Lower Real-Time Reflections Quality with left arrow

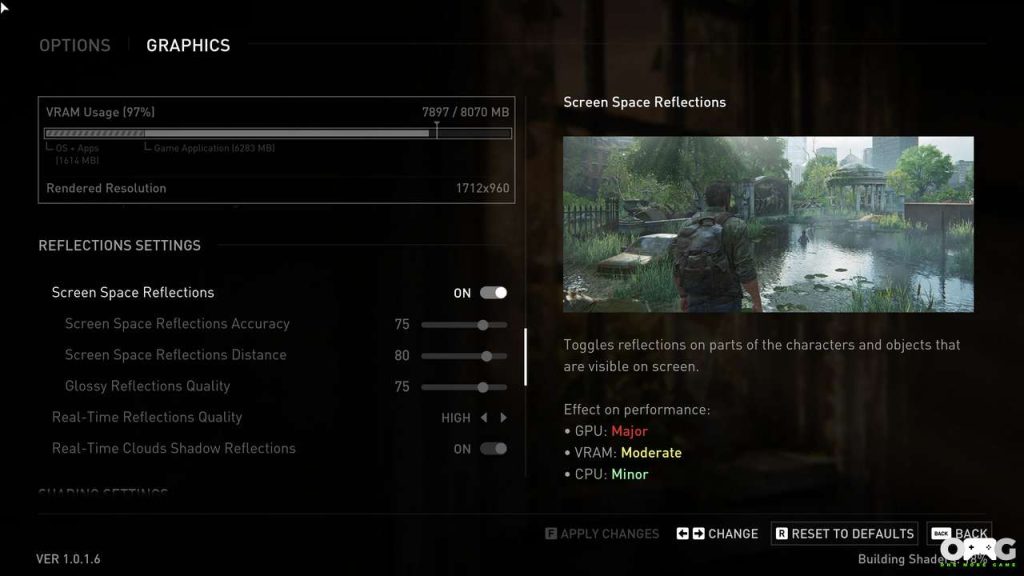pyautogui.click(x=484, y=418)
